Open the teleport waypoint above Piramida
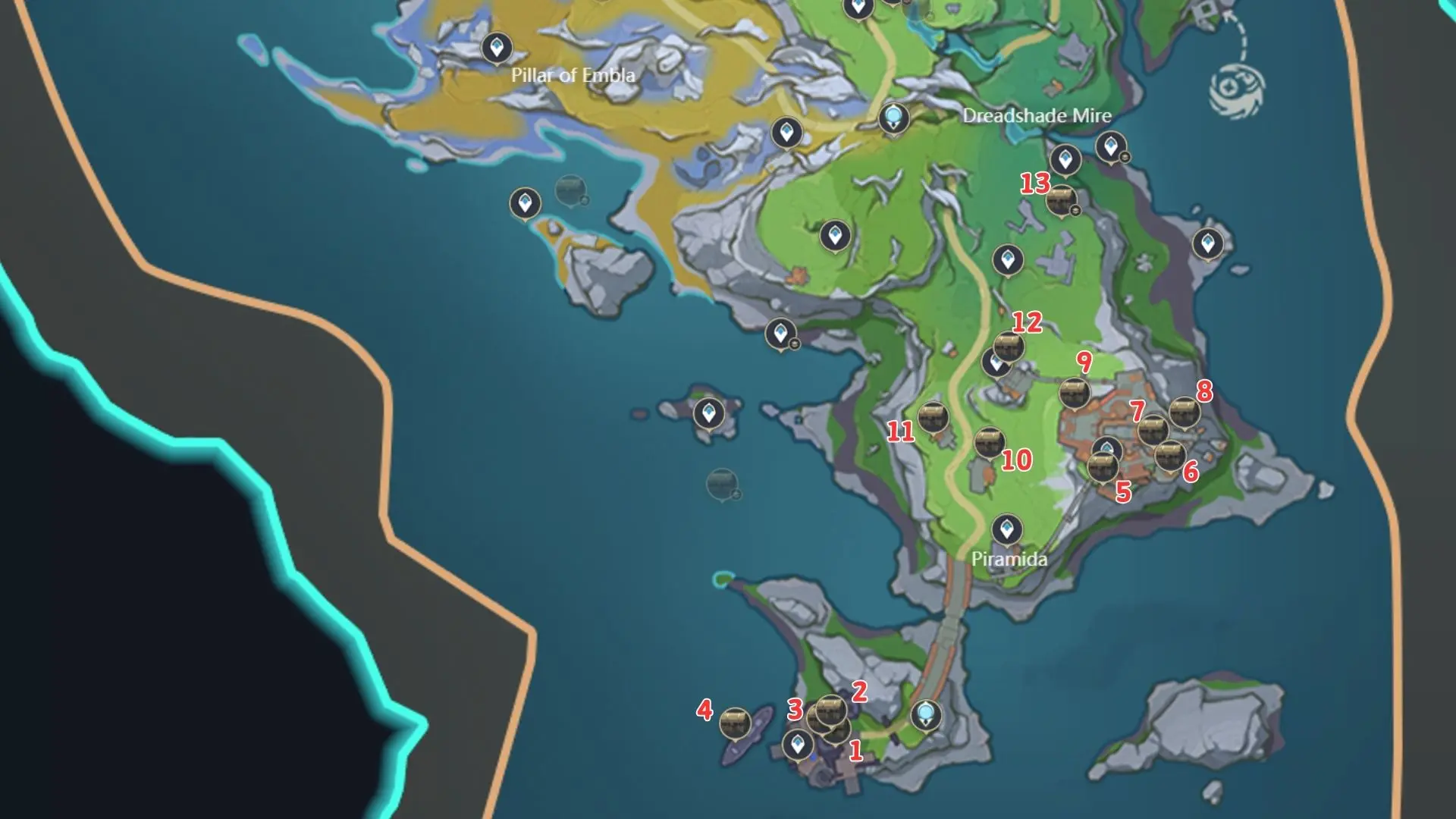 tap(1006, 529)
